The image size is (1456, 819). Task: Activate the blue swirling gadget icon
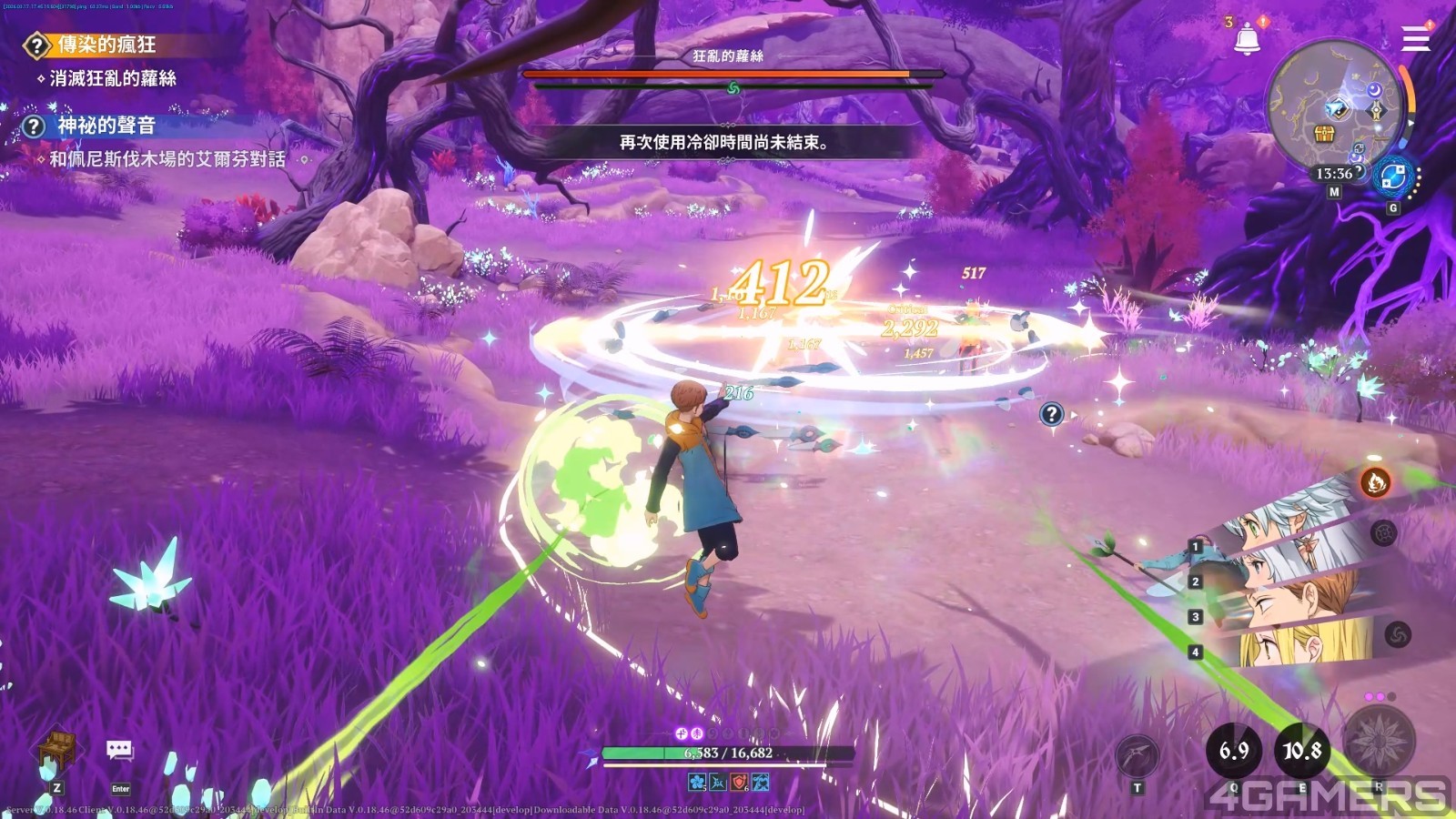click(1393, 177)
